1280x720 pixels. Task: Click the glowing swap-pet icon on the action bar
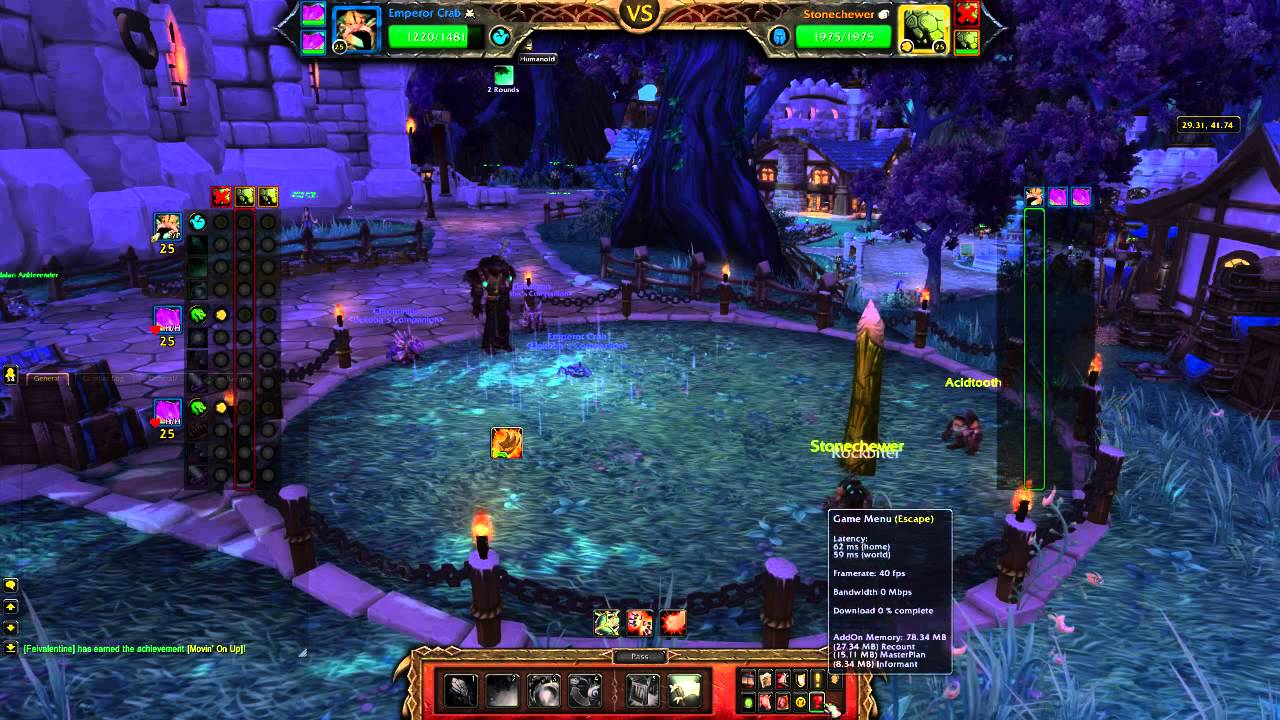point(685,690)
